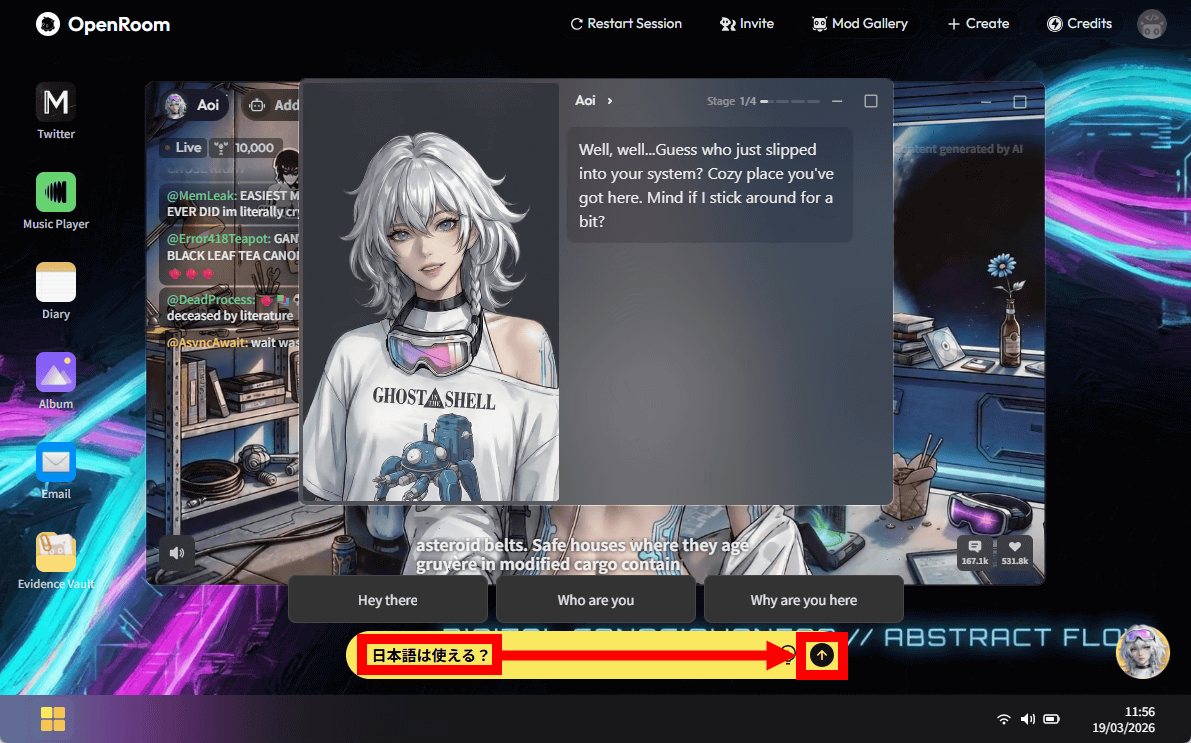Choose the "Why are you here" reply

tap(804, 600)
